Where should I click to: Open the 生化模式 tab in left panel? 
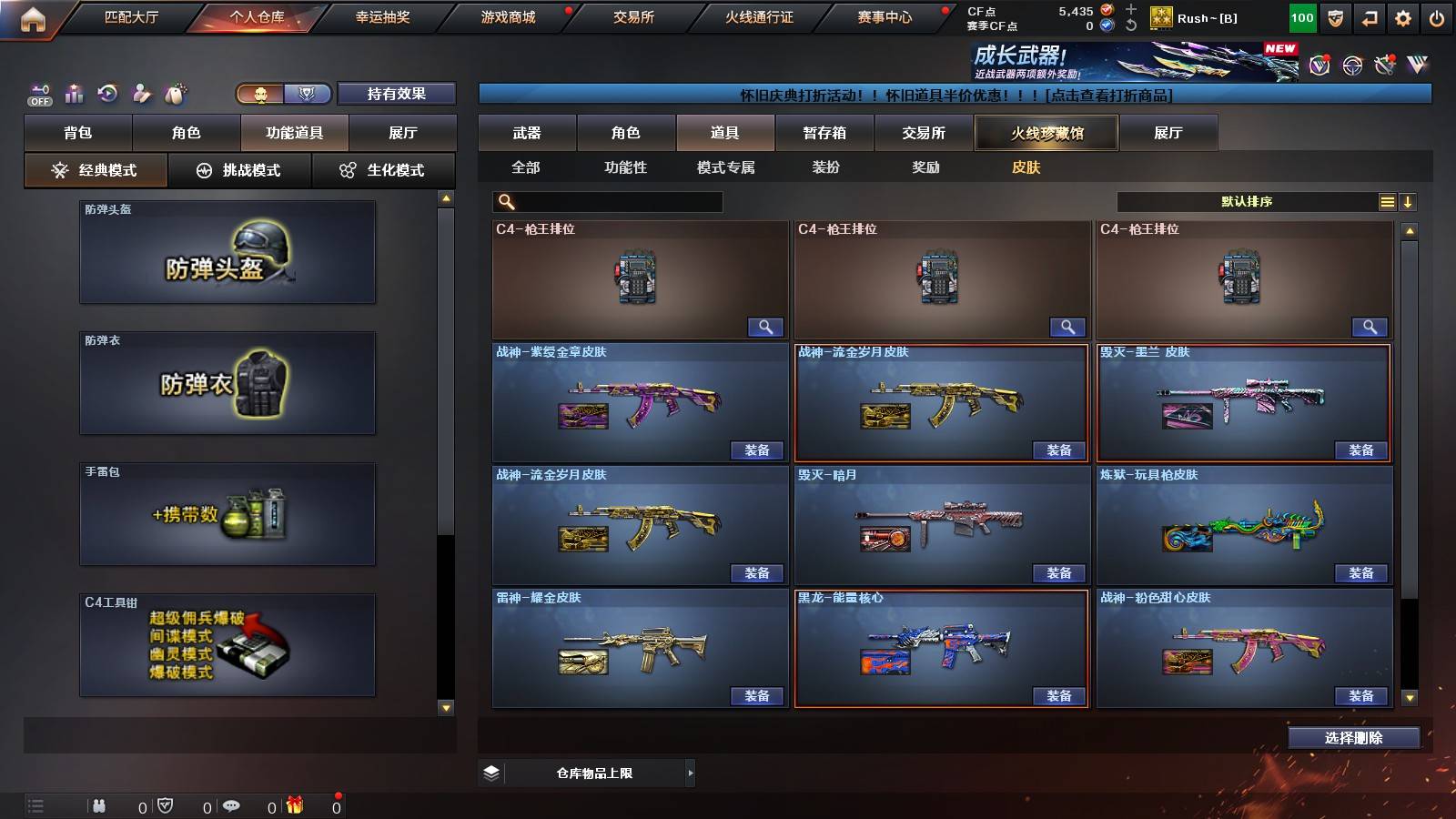point(384,169)
